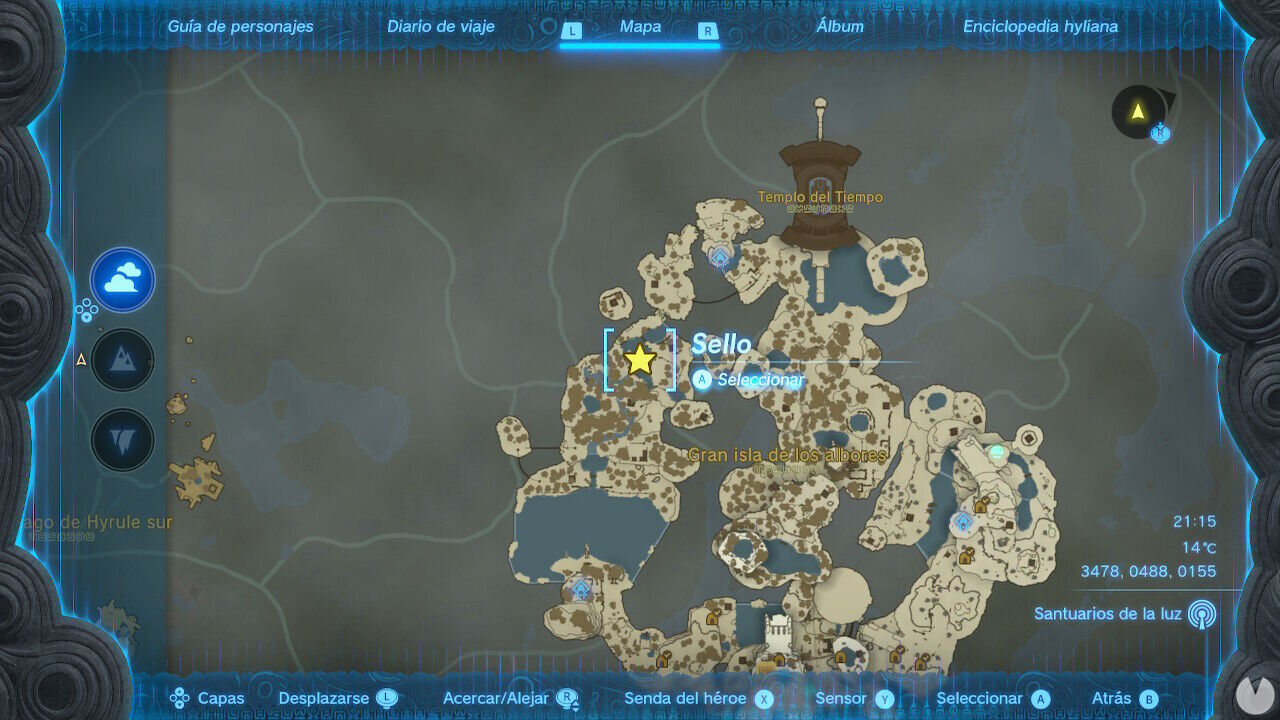This screenshot has height=720, width=1280.
Task: Click the yellow star Sello marker
Action: coord(640,361)
